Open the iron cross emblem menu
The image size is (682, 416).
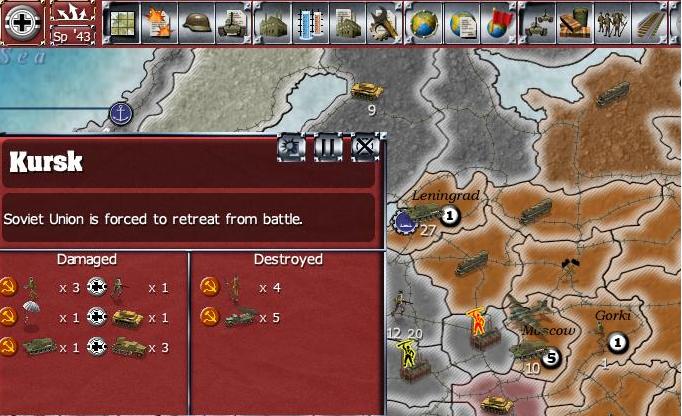click(x=22, y=21)
